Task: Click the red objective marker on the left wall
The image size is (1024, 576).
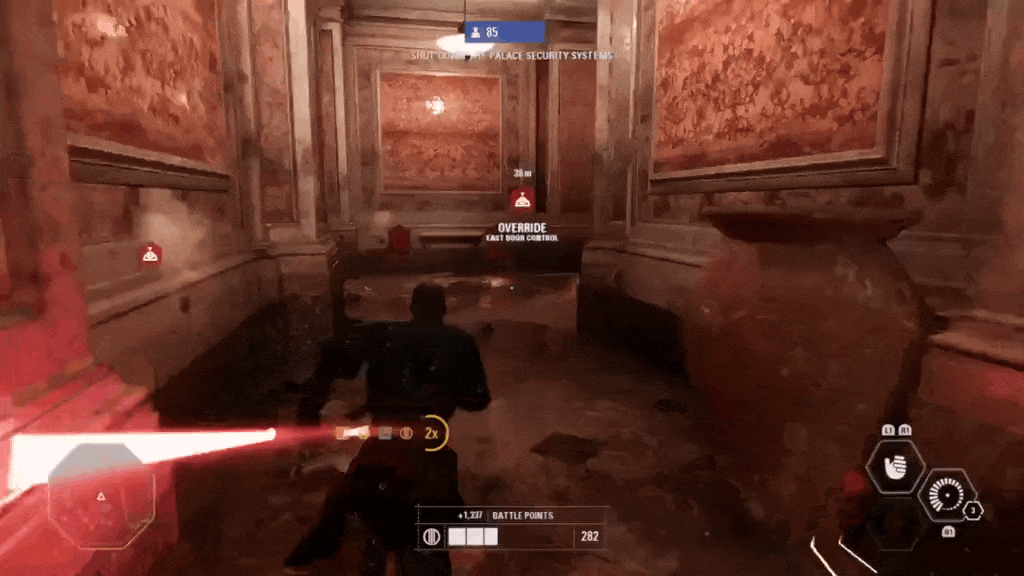Action: pyautogui.click(x=149, y=254)
